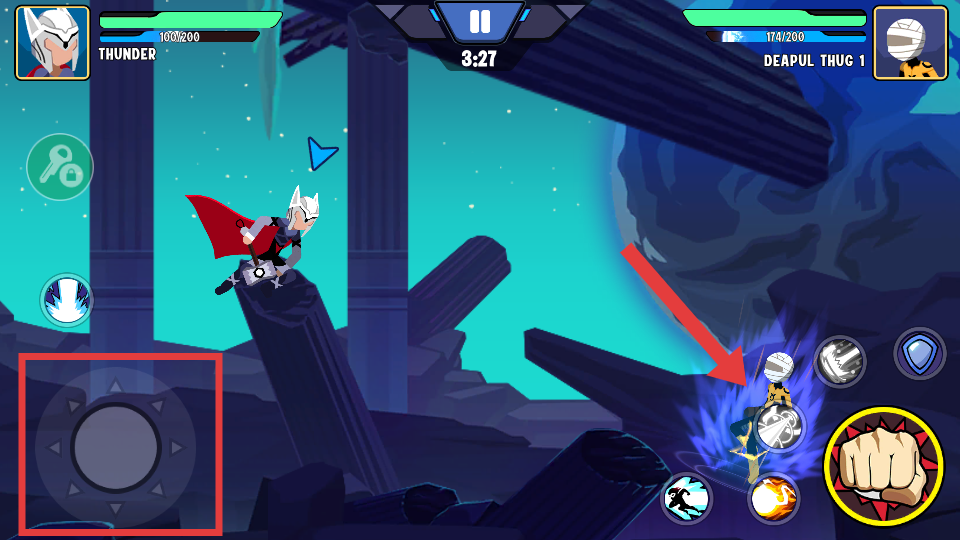Trigger the dash sprint skill

pyautogui.click(x=687, y=497)
